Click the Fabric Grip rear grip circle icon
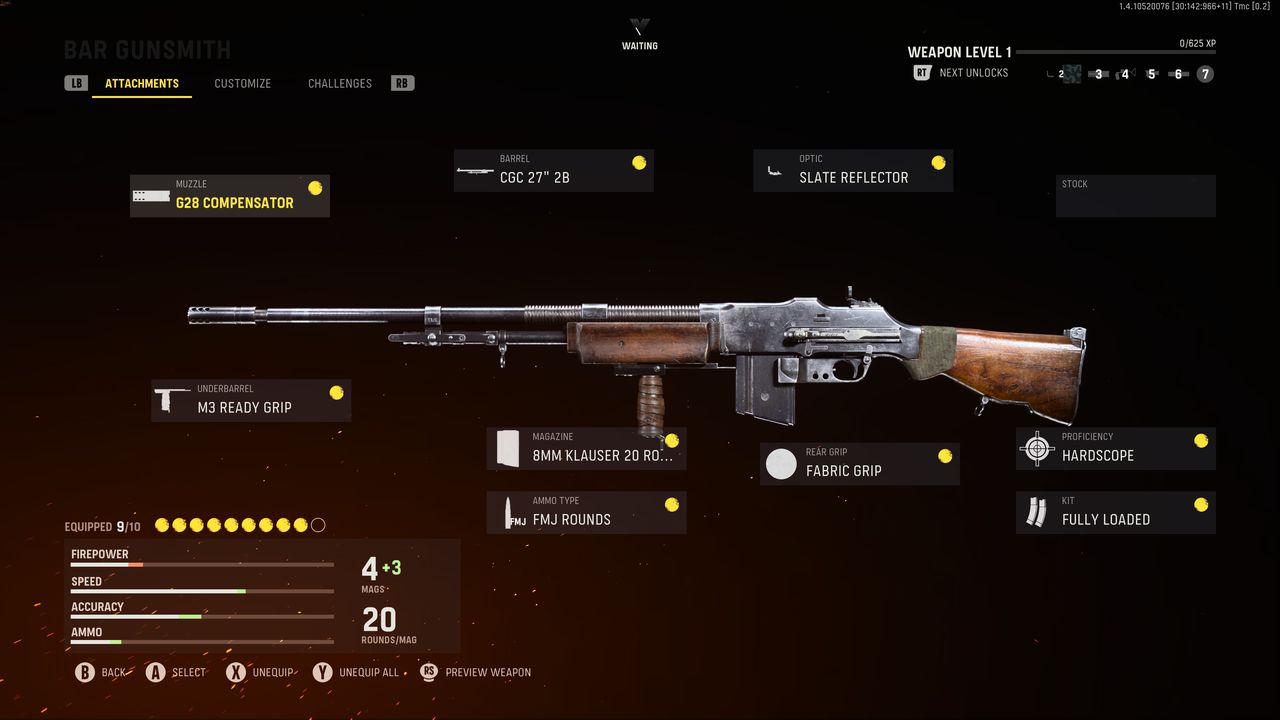Image resolution: width=1280 pixels, height=720 pixels. click(781, 463)
